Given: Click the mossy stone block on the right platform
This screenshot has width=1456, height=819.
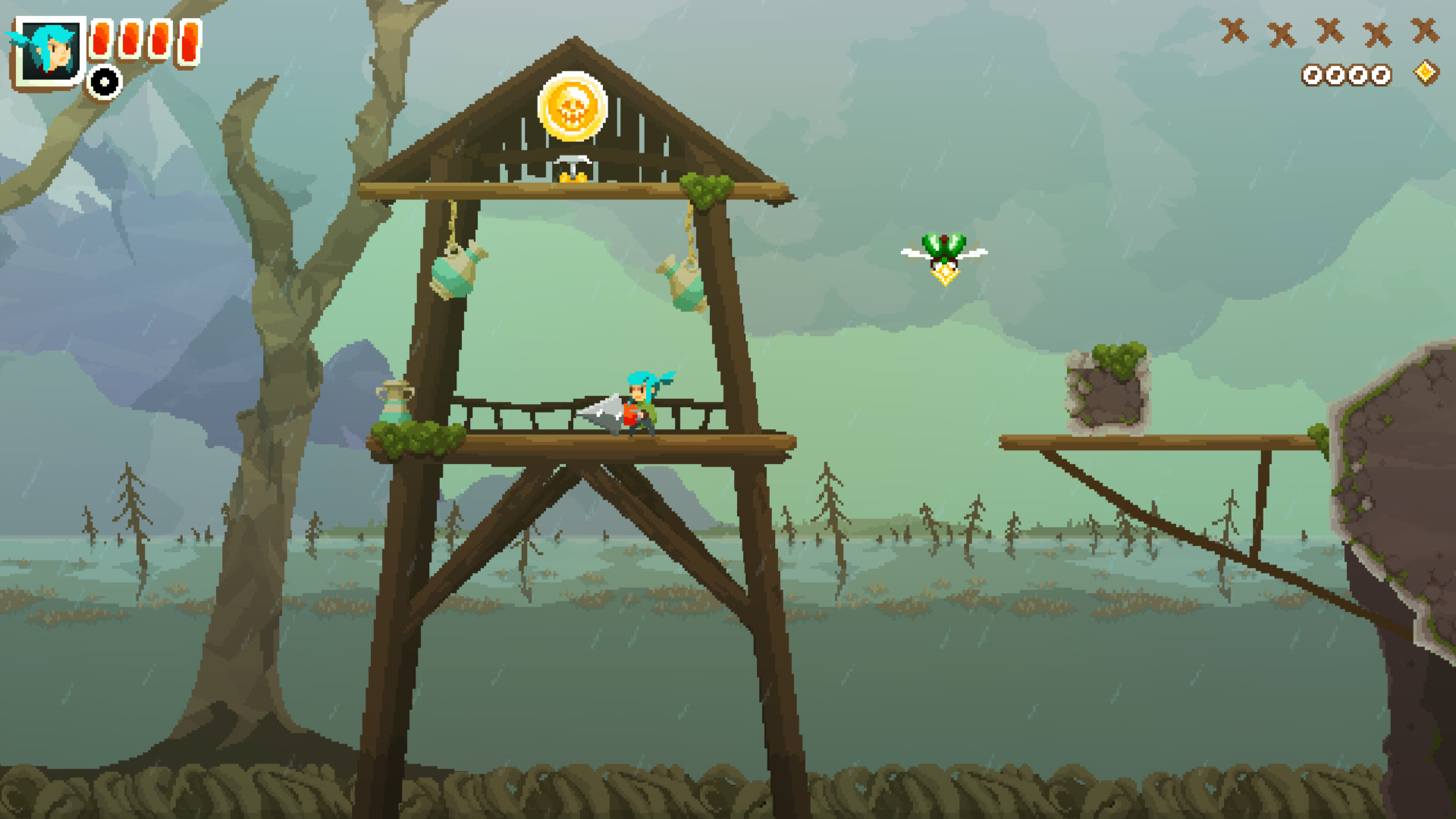Looking at the screenshot, I should pos(1105,390).
